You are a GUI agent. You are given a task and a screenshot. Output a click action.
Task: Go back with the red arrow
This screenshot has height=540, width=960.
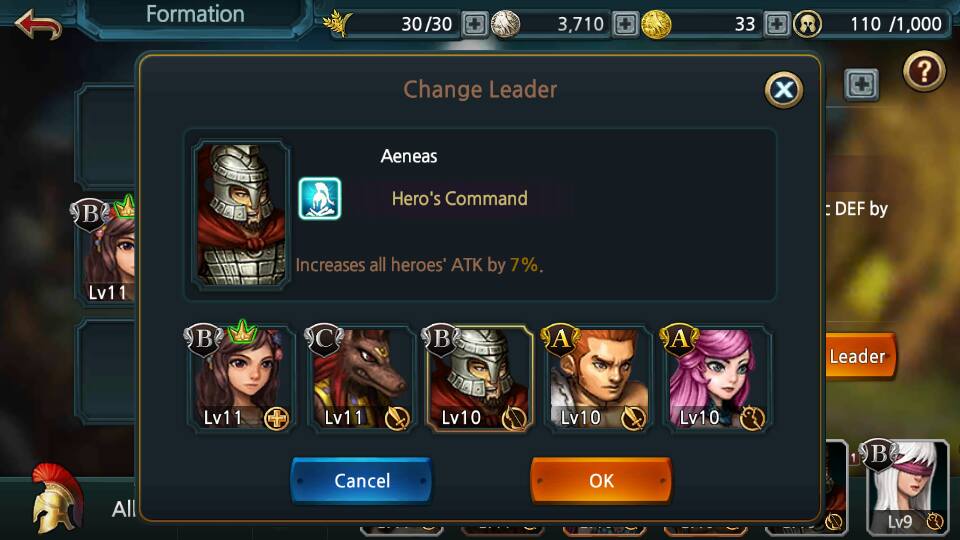coord(38,23)
